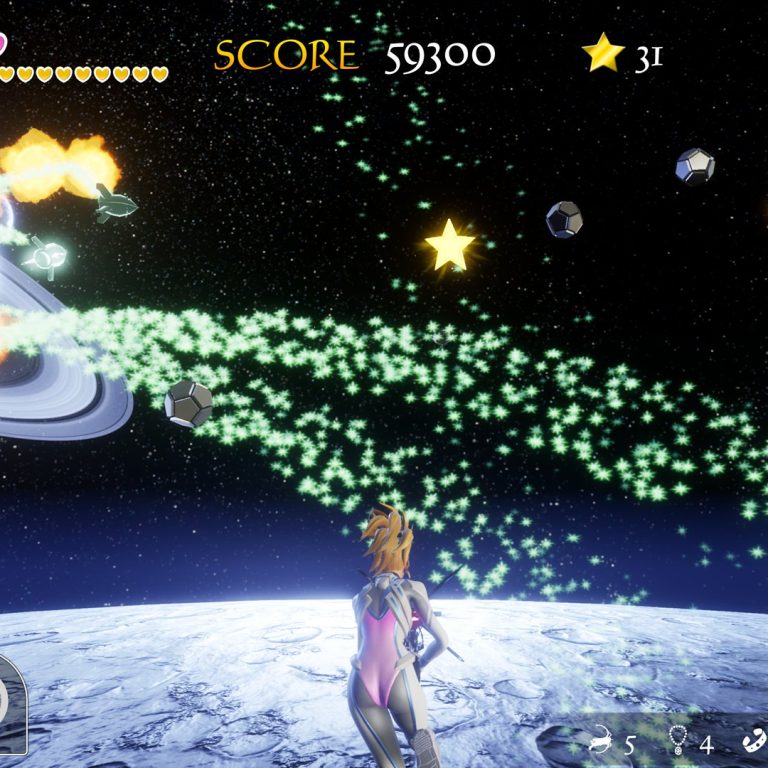
Task: Select the pearl necklace item icon
Action: [x=676, y=742]
